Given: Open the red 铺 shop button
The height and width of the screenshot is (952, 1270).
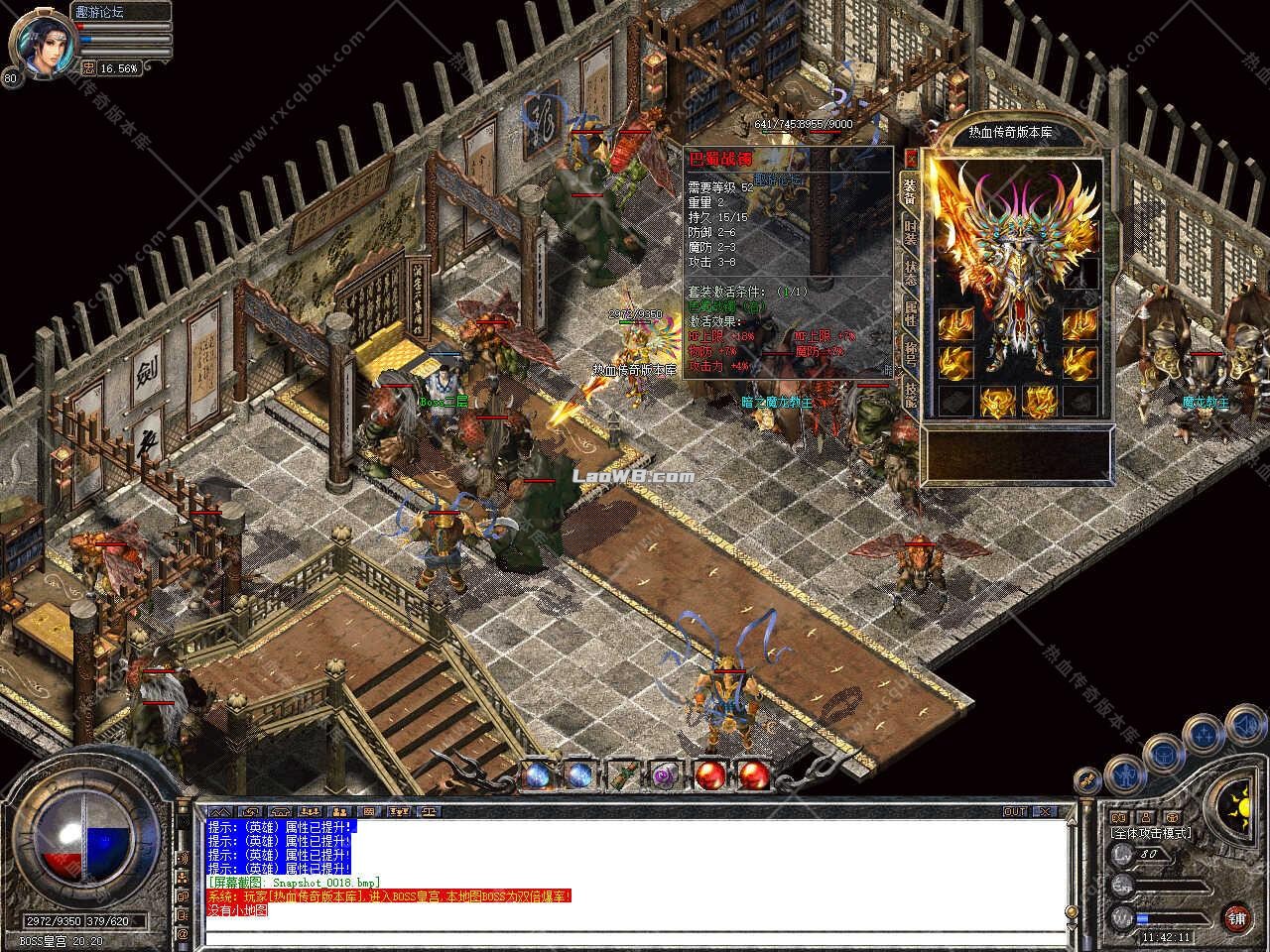Looking at the screenshot, I should pyautogui.click(x=1236, y=918).
